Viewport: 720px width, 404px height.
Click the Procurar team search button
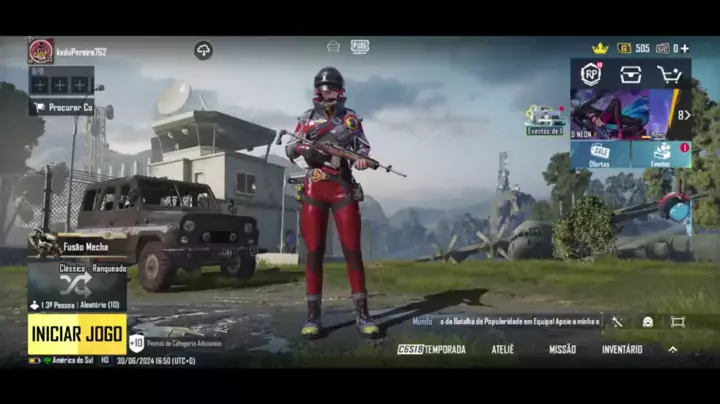point(62,106)
